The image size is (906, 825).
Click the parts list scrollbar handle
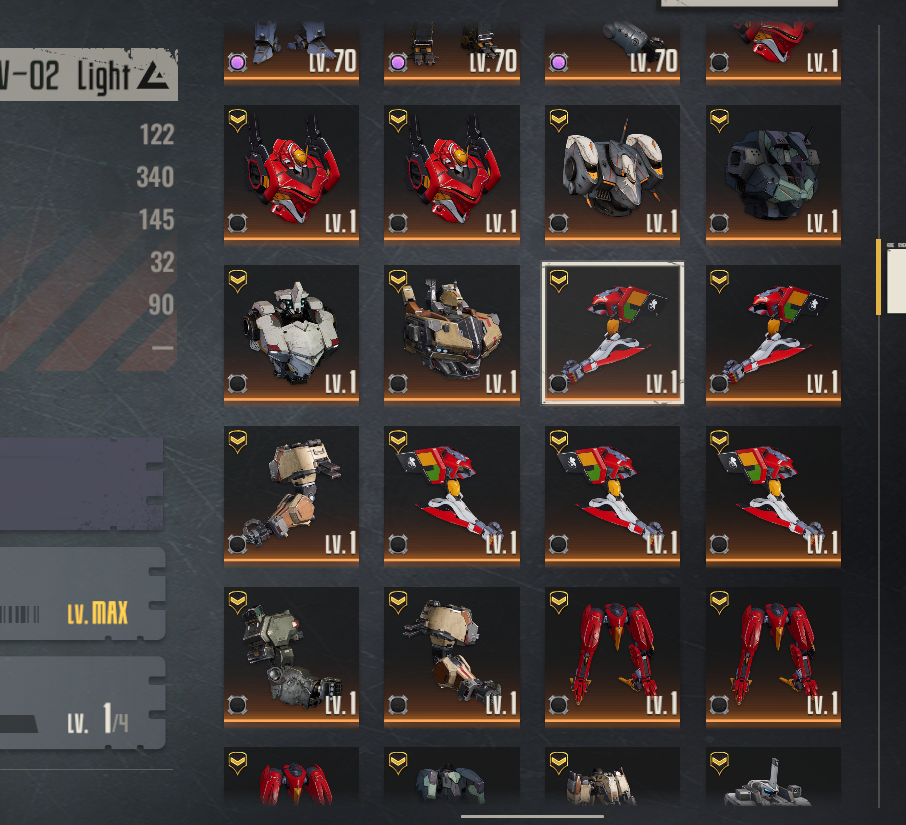click(x=879, y=277)
